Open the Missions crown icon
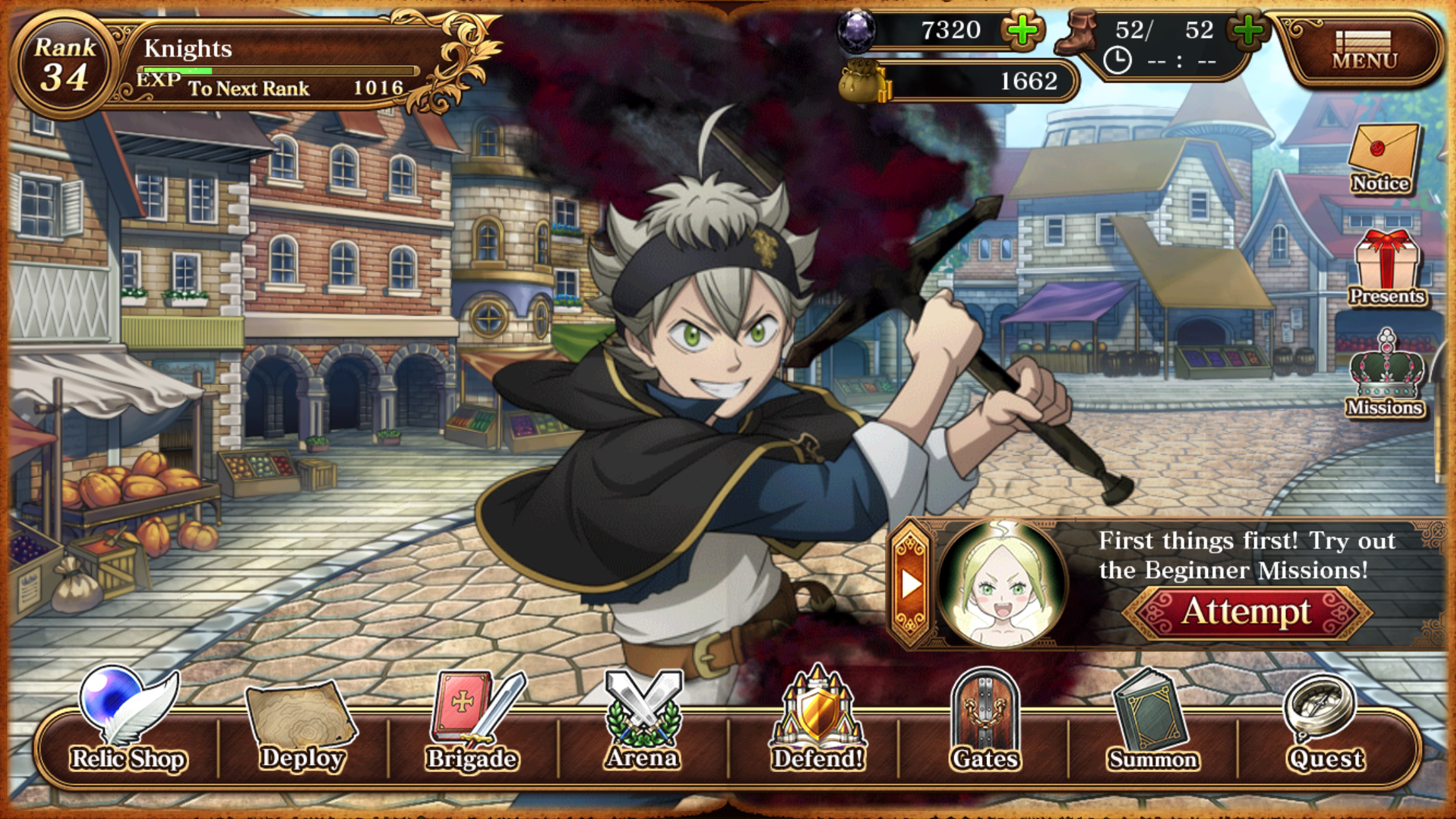The height and width of the screenshot is (819, 1456). tap(1385, 375)
